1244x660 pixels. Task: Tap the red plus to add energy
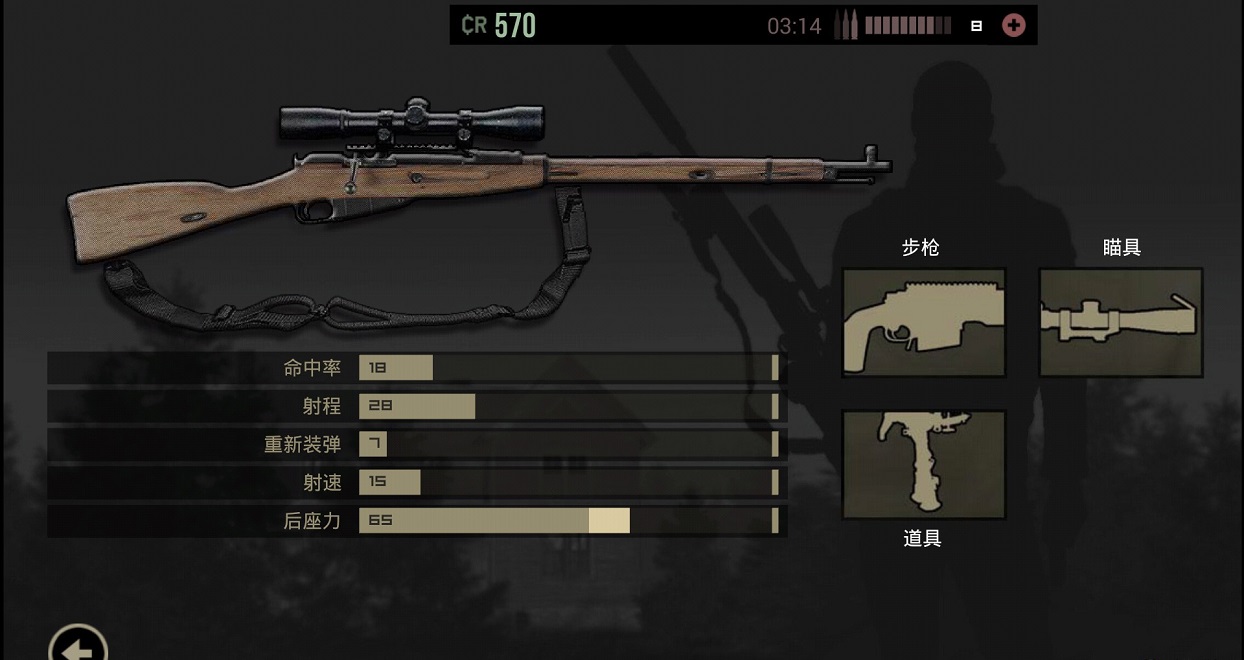(x=1013, y=26)
